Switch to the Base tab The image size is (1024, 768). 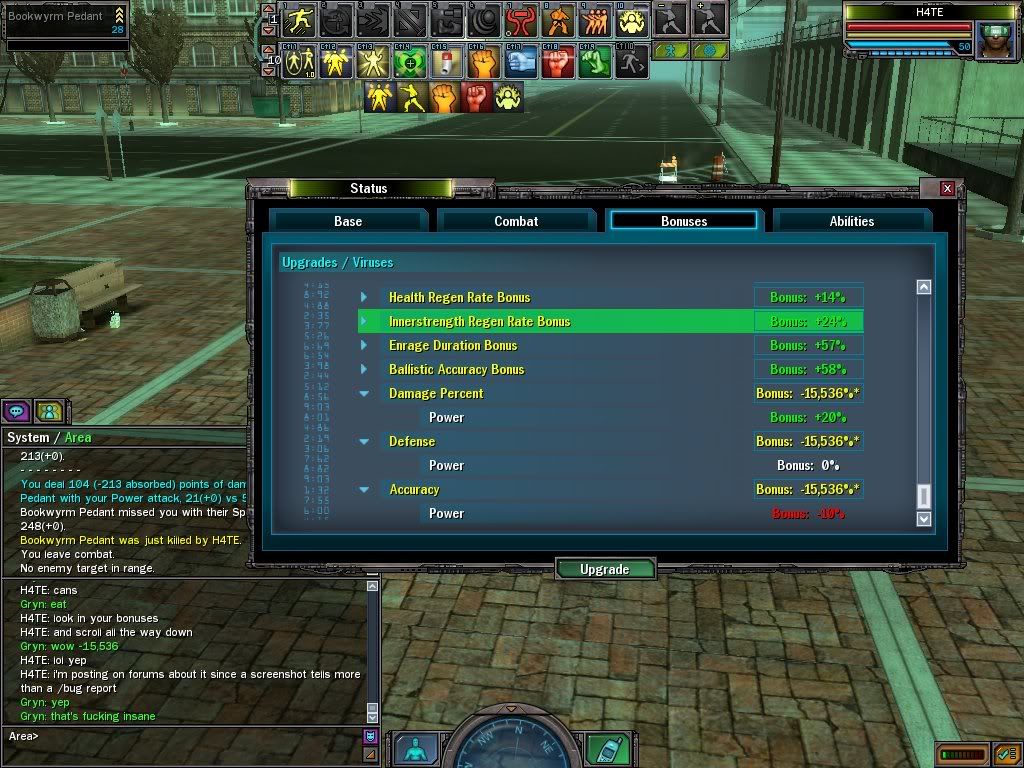pos(348,221)
